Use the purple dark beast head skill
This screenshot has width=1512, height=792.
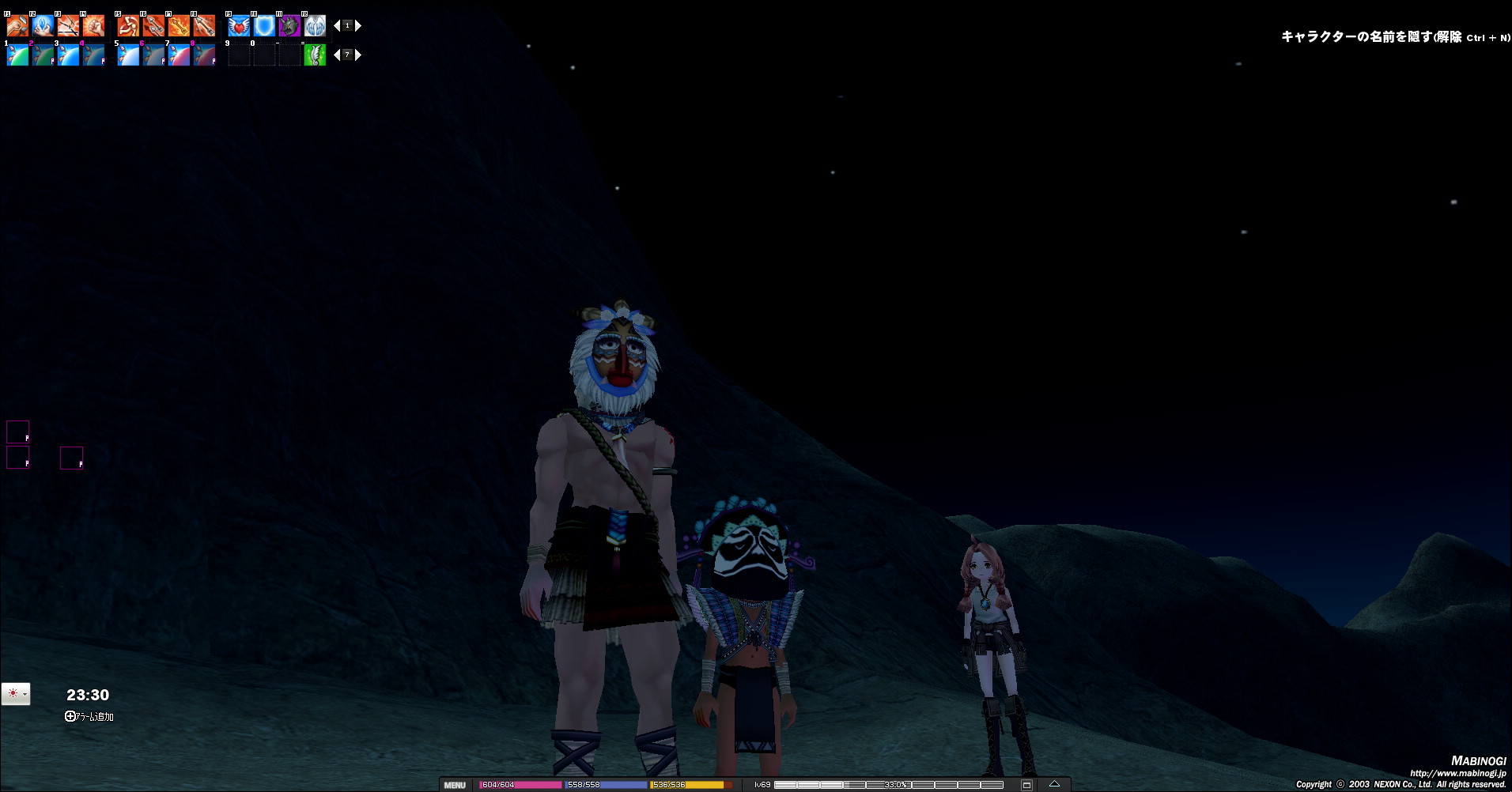click(x=289, y=26)
